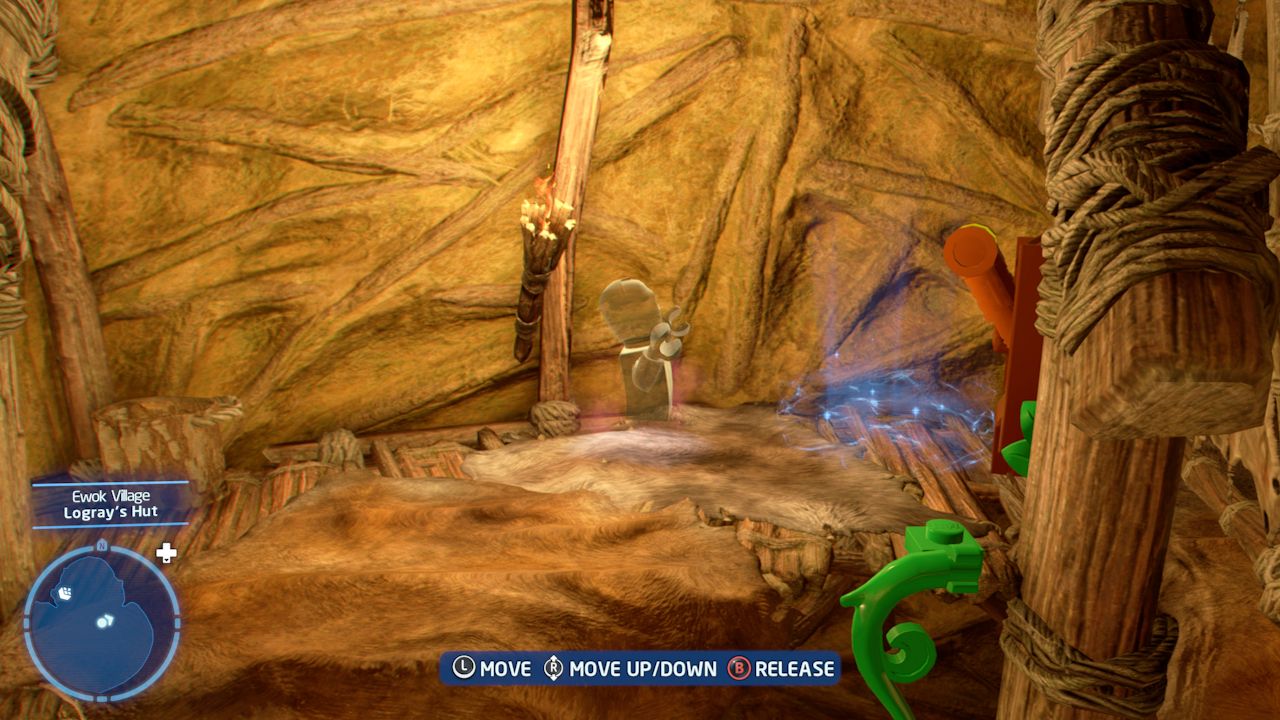The image size is (1280, 720).
Task: Click the left tick mark on the minimap ring
Action: (26, 622)
